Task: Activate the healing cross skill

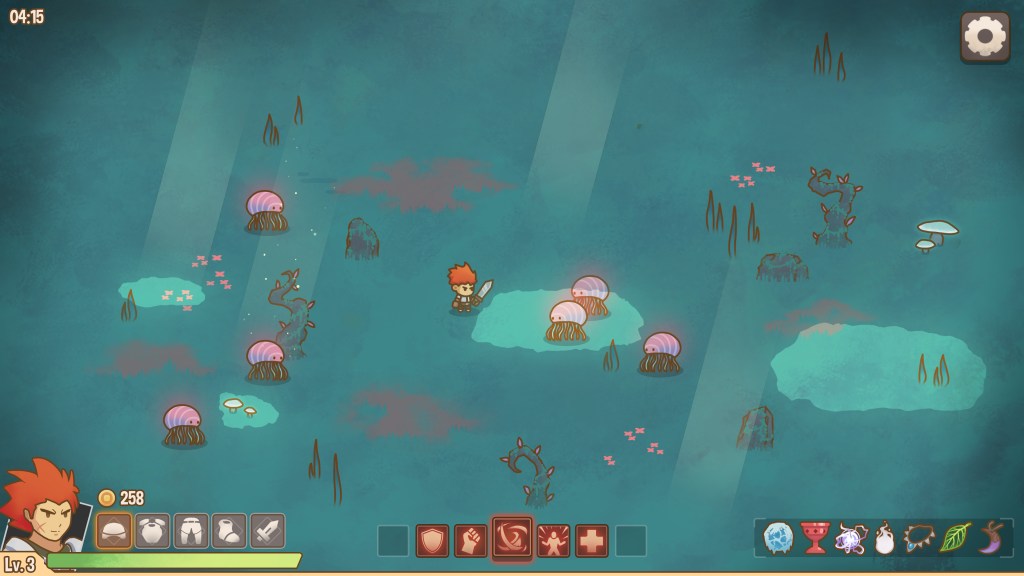Action: (x=592, y=541)
